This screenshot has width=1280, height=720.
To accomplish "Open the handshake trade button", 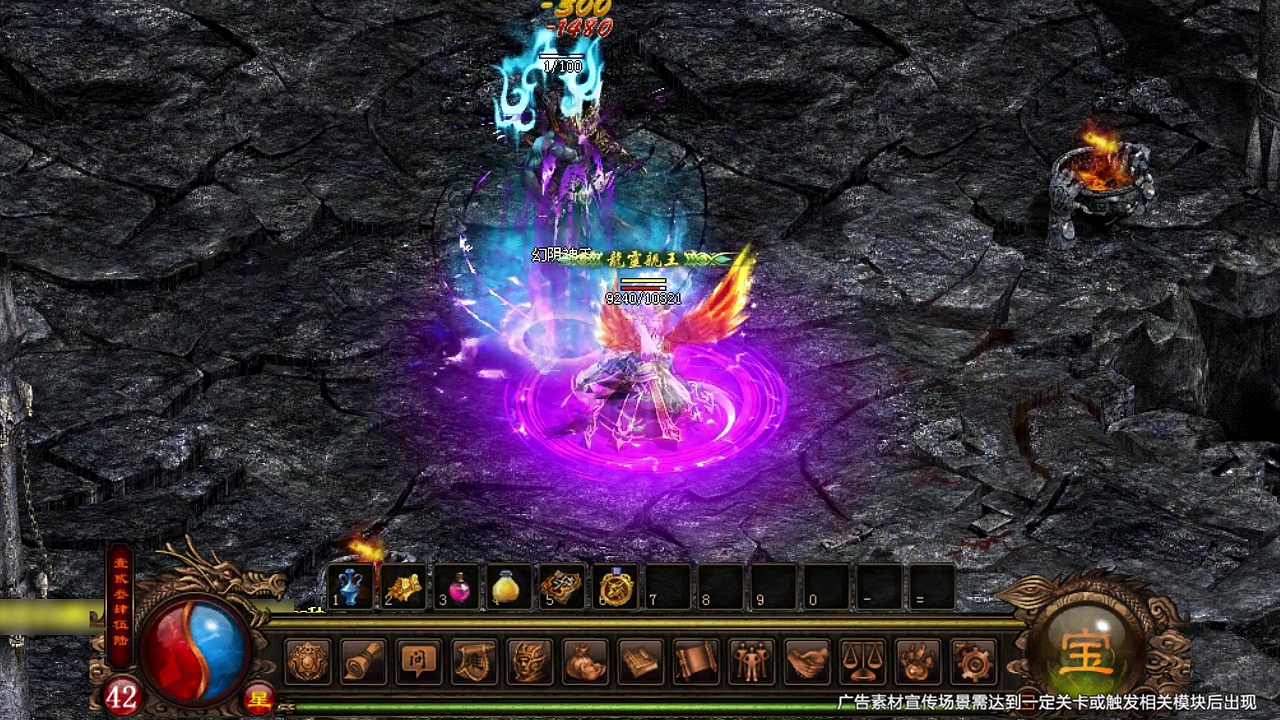I will coord(808,661).
